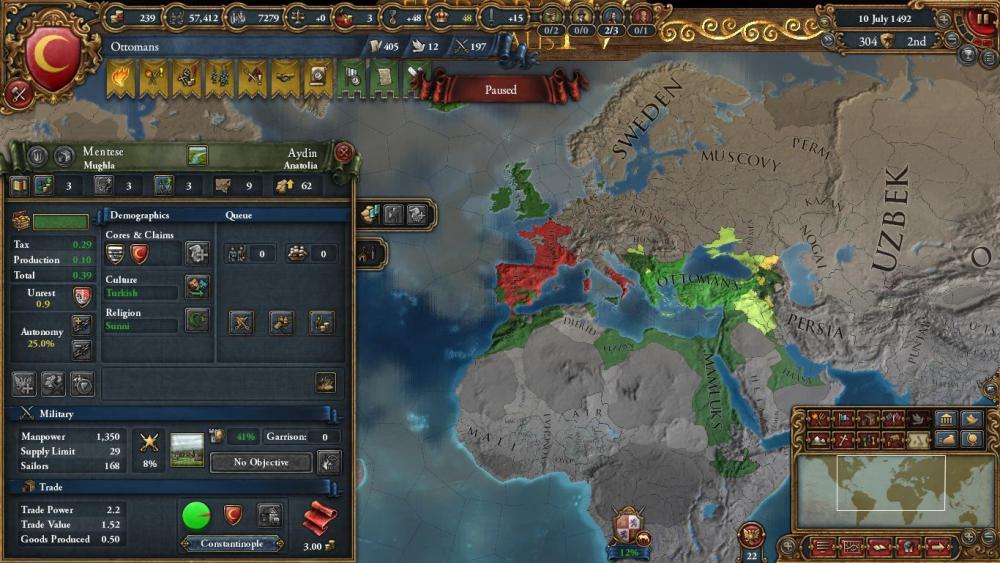
Task: Open the Ottoman country shield menu
Action: (x=52, y=54)
